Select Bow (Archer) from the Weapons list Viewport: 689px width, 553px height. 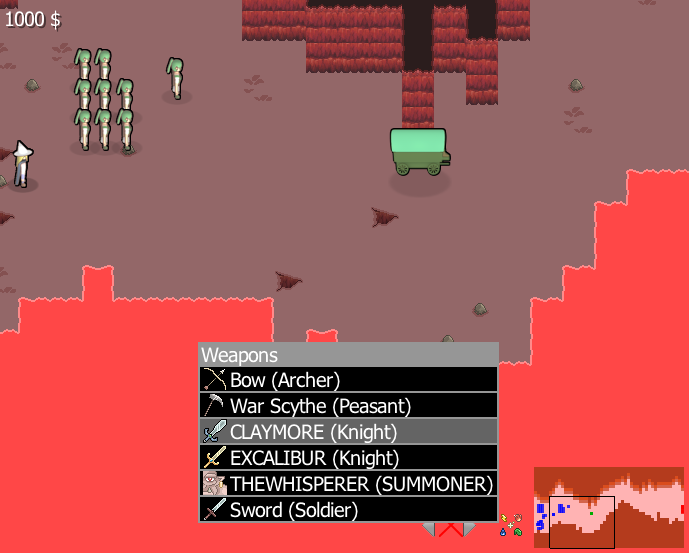[x=348, y=380]
